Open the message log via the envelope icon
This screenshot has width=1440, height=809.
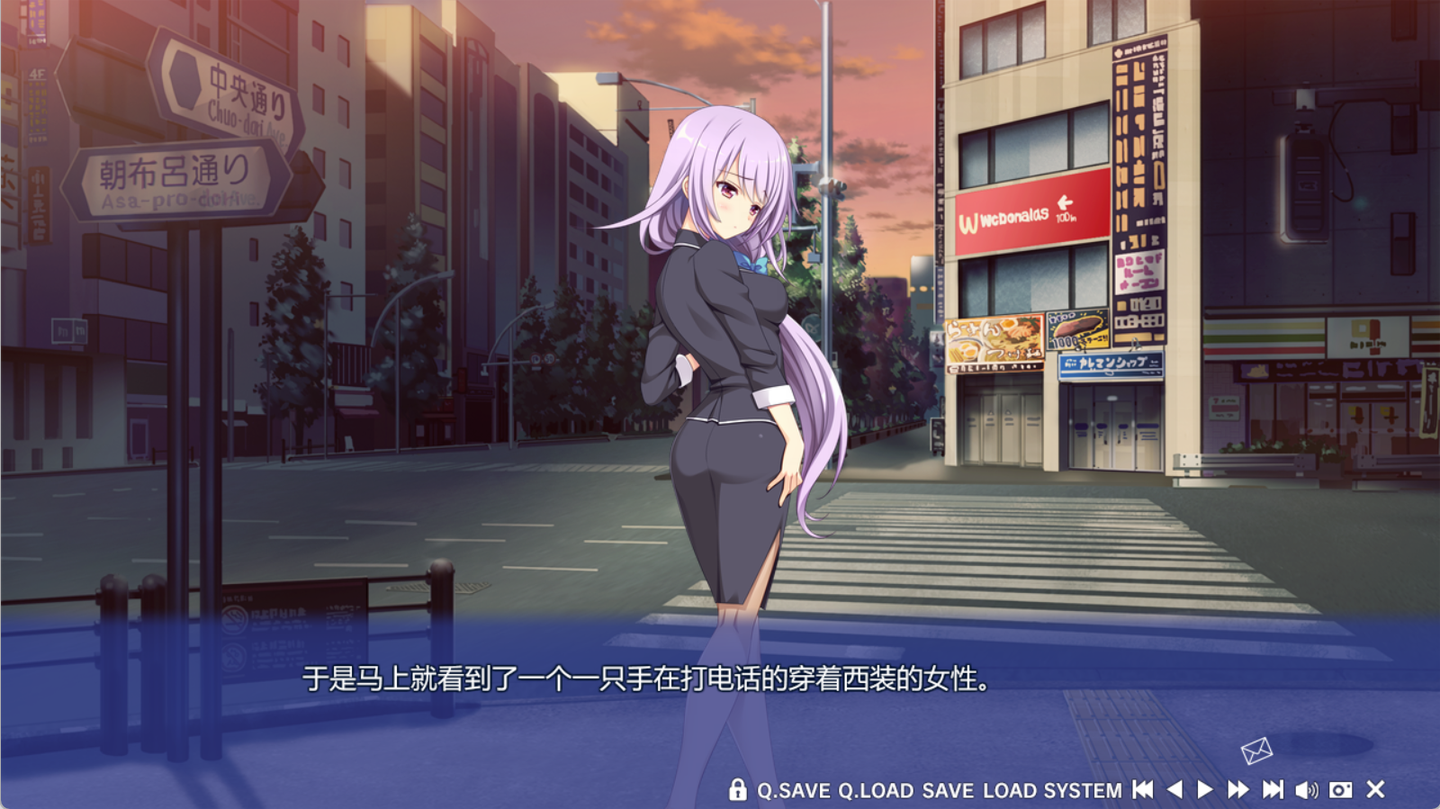[x=1258, y=750]
